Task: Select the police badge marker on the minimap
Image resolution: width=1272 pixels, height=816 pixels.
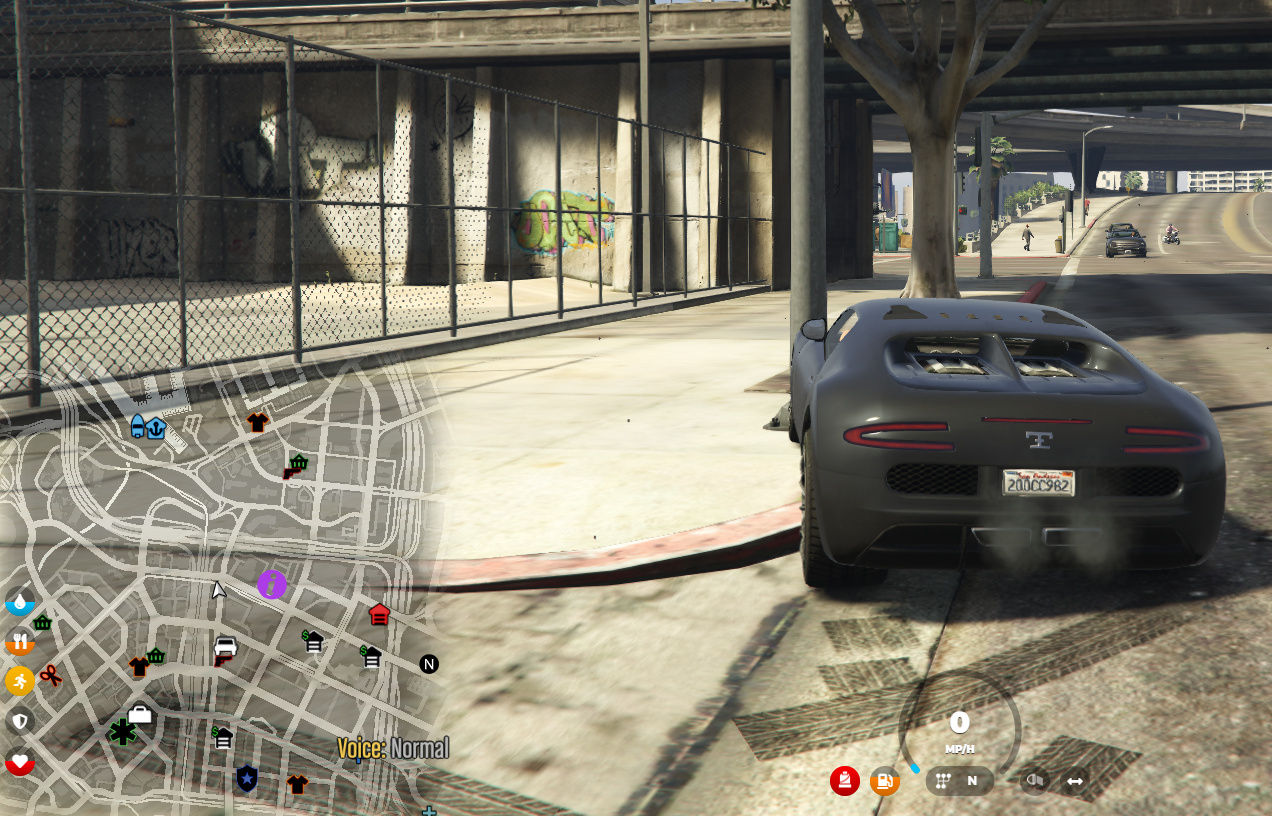Action: pos(246,777)
